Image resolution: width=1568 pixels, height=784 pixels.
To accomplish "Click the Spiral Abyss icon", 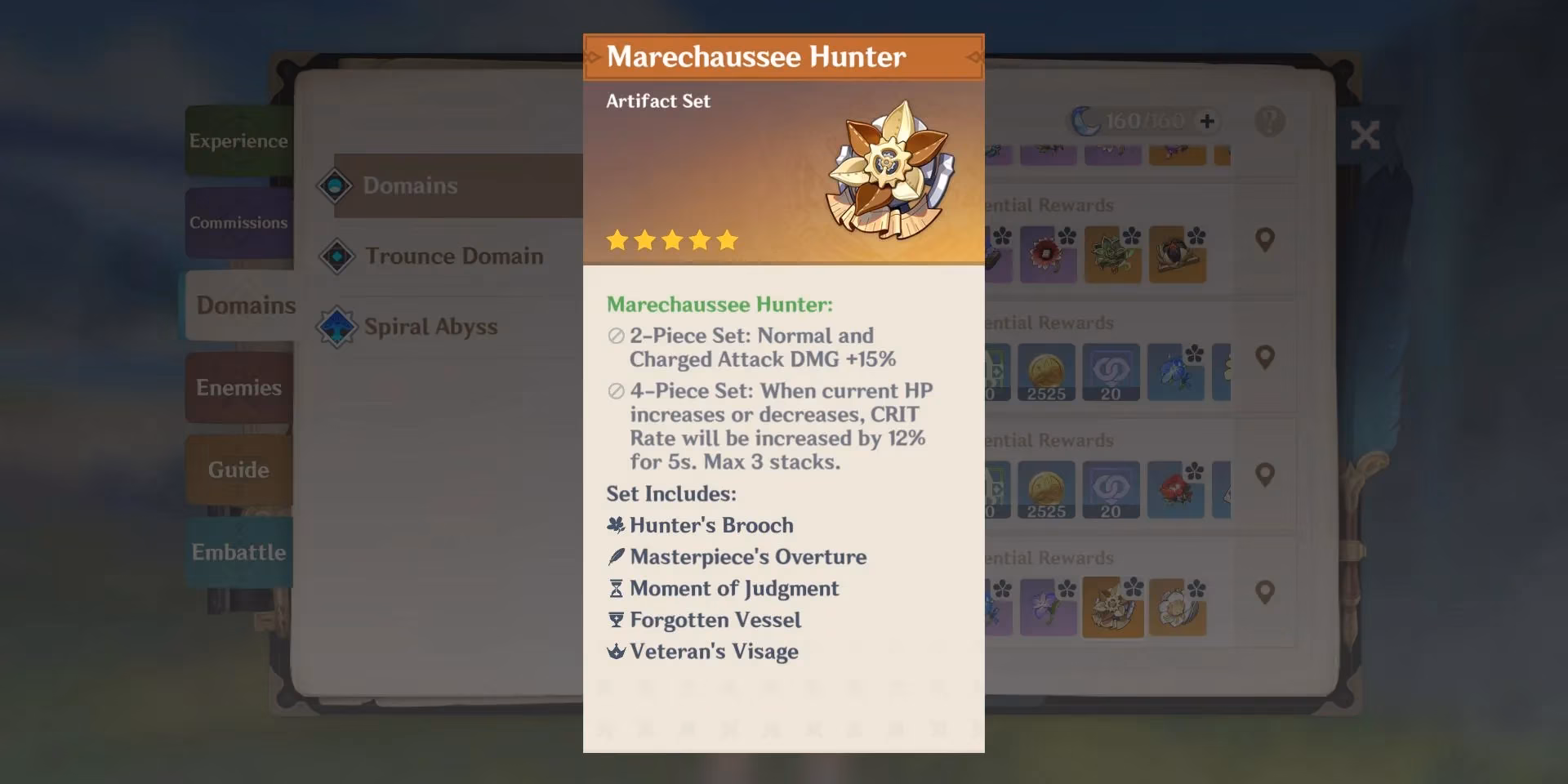I will (x=338, y=326).
